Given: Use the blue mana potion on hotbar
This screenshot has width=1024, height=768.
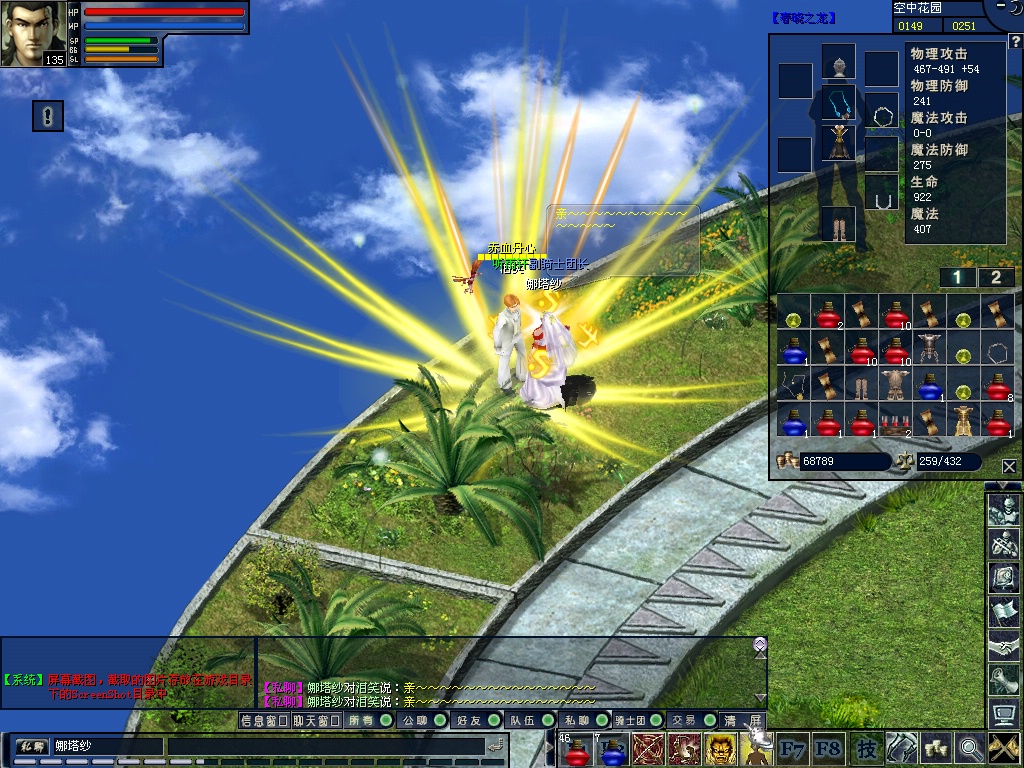Looking at the screenshot, I should click(x=611, y=749).
